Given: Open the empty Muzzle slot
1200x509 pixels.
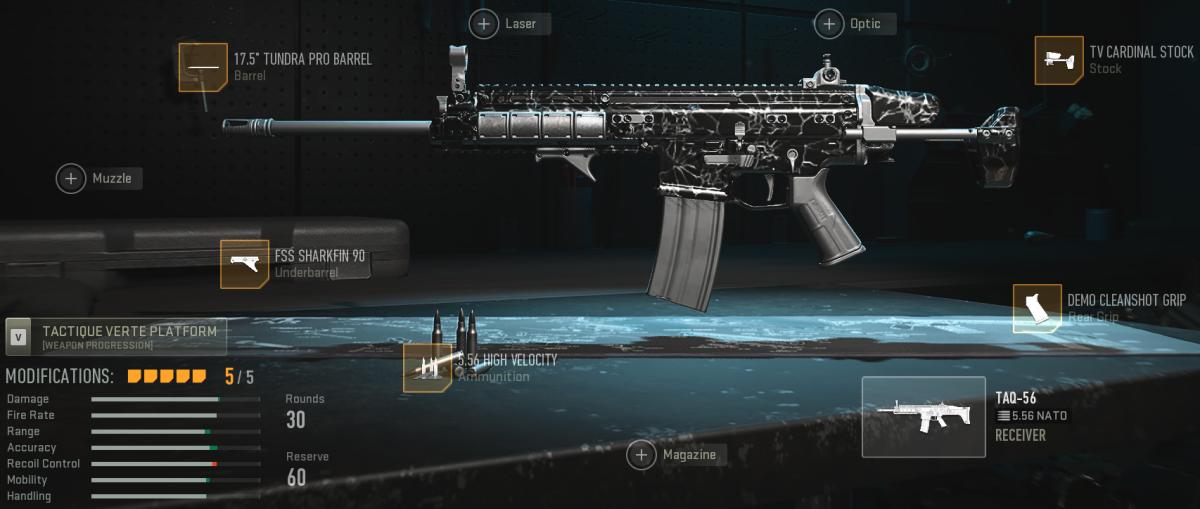Looking at the screenshot, I should tap(72, 178).
